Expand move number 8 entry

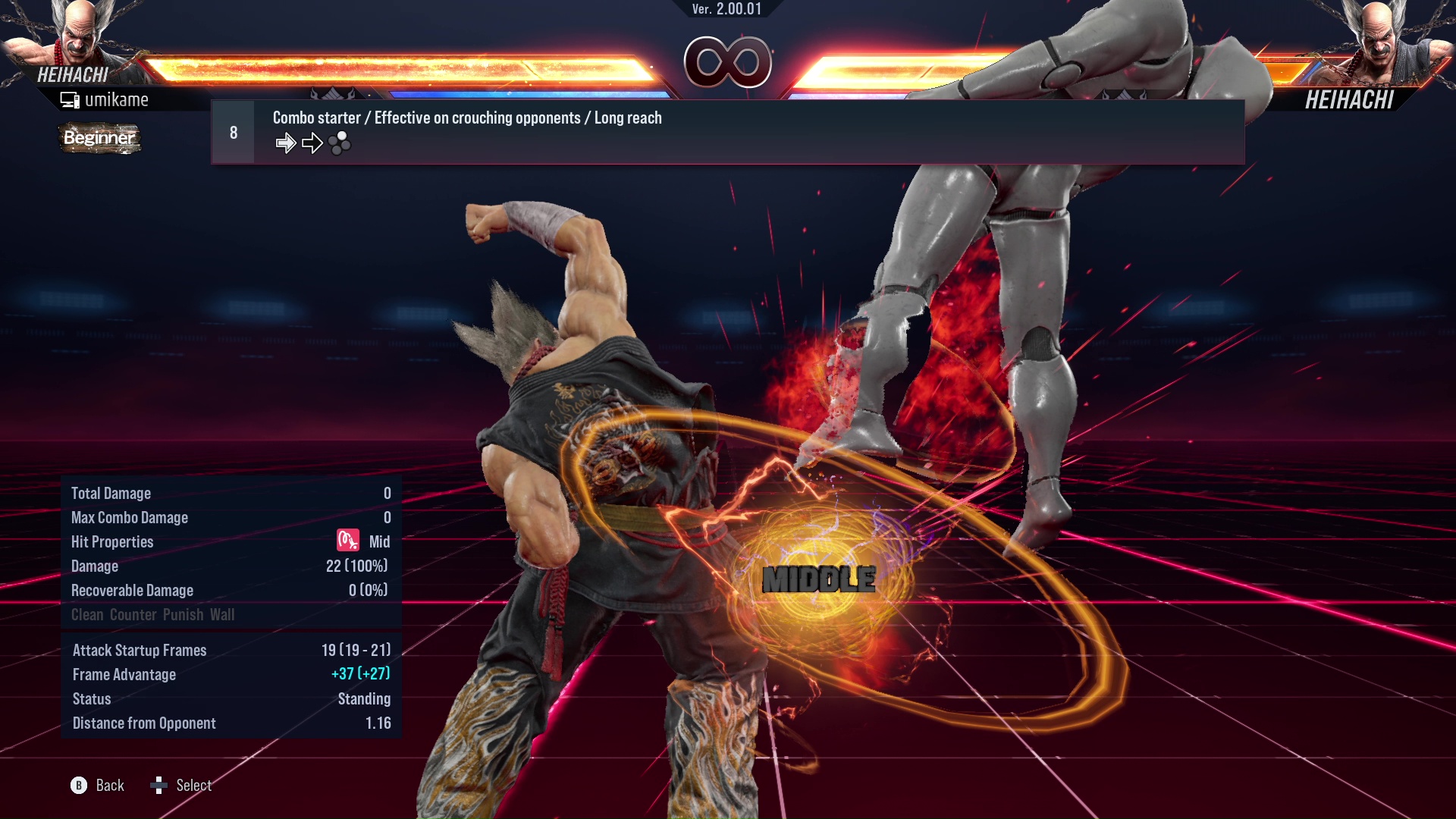pos(233,131)
